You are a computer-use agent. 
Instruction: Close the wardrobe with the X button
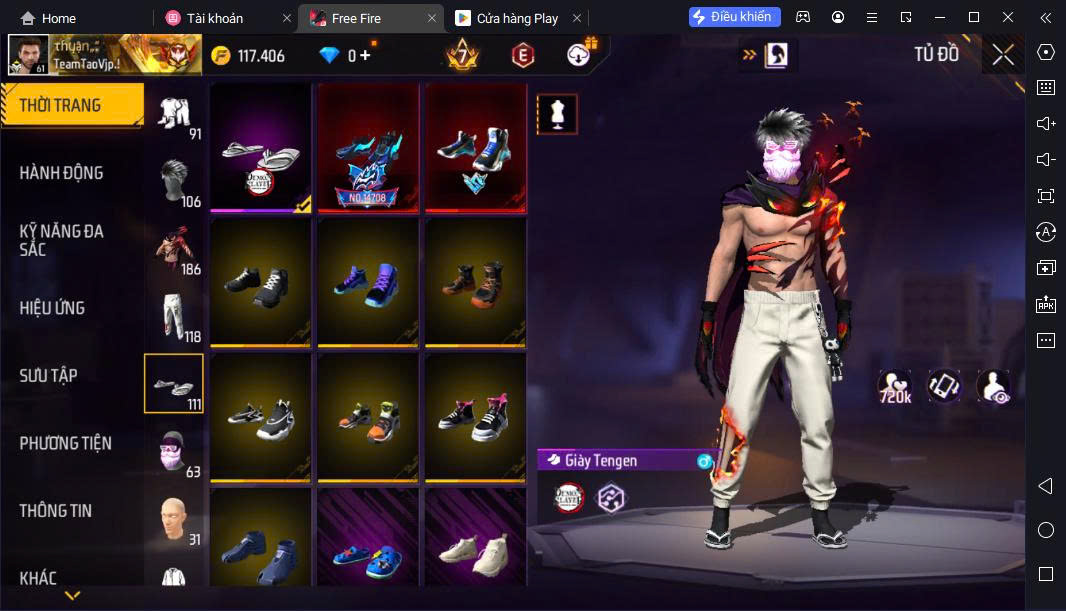1002,55
